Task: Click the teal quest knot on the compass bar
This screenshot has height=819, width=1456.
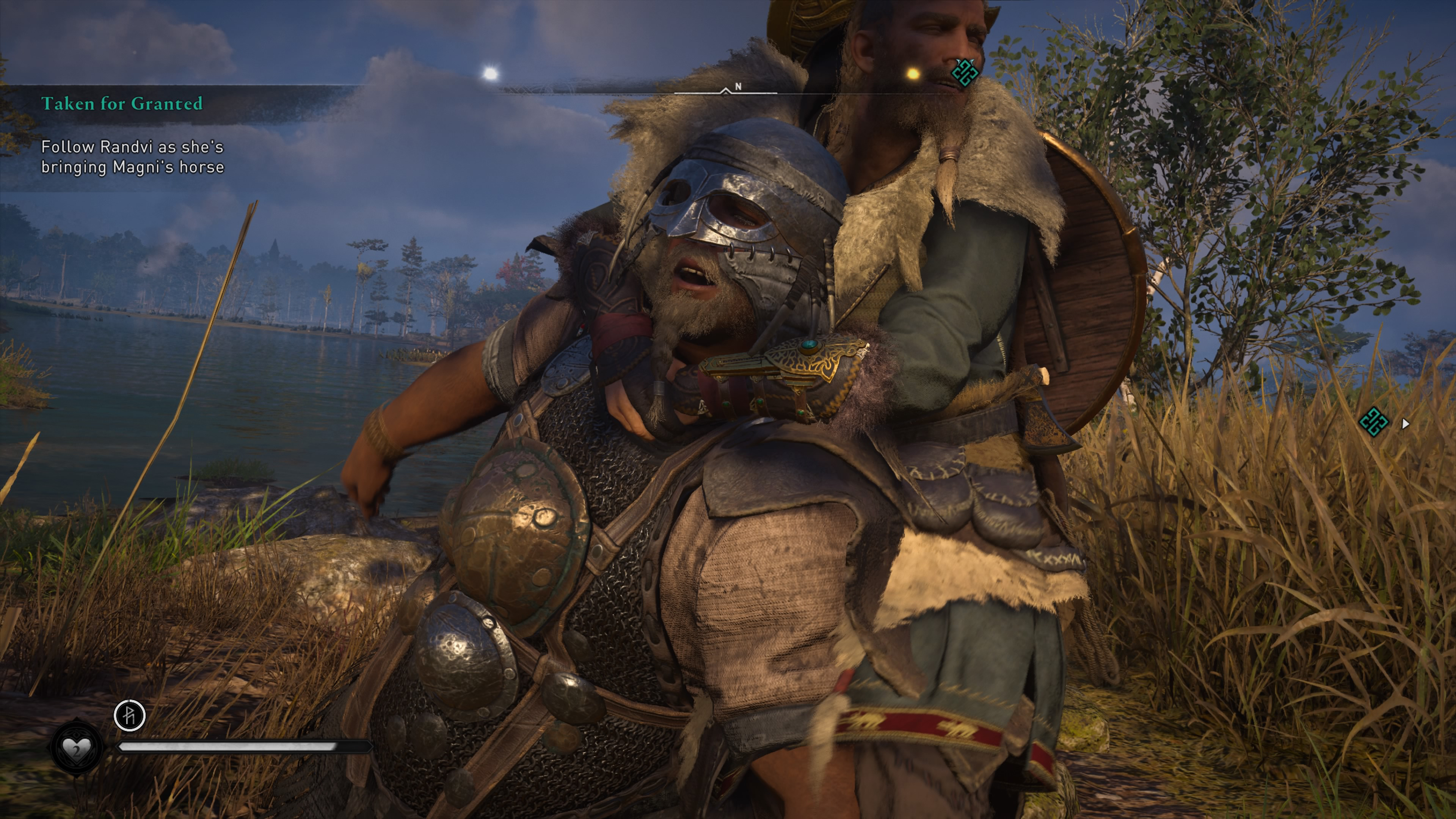Action: pyautogui.click(x=964, y=72)
